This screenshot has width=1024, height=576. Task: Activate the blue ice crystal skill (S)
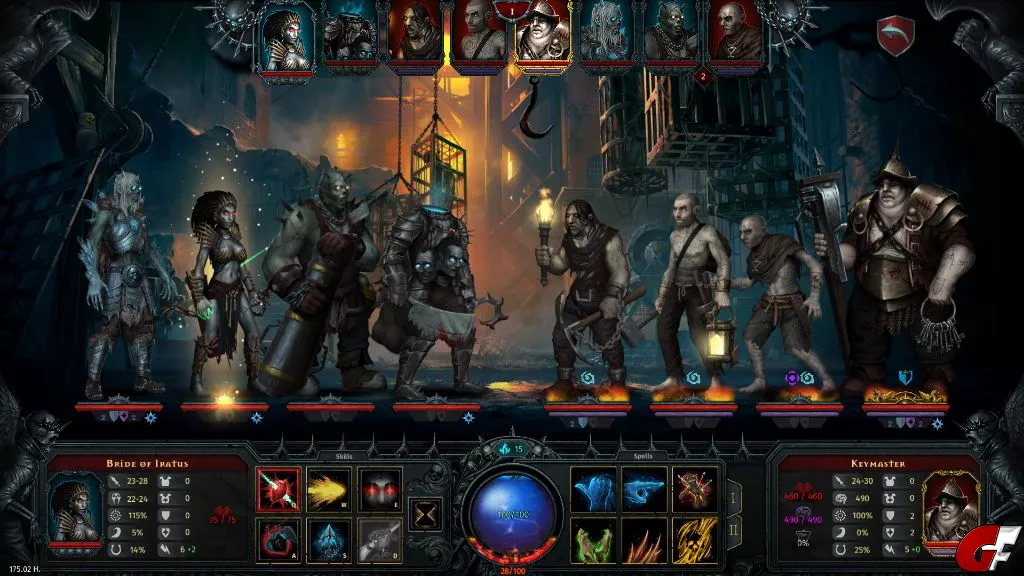coord(329,540)
